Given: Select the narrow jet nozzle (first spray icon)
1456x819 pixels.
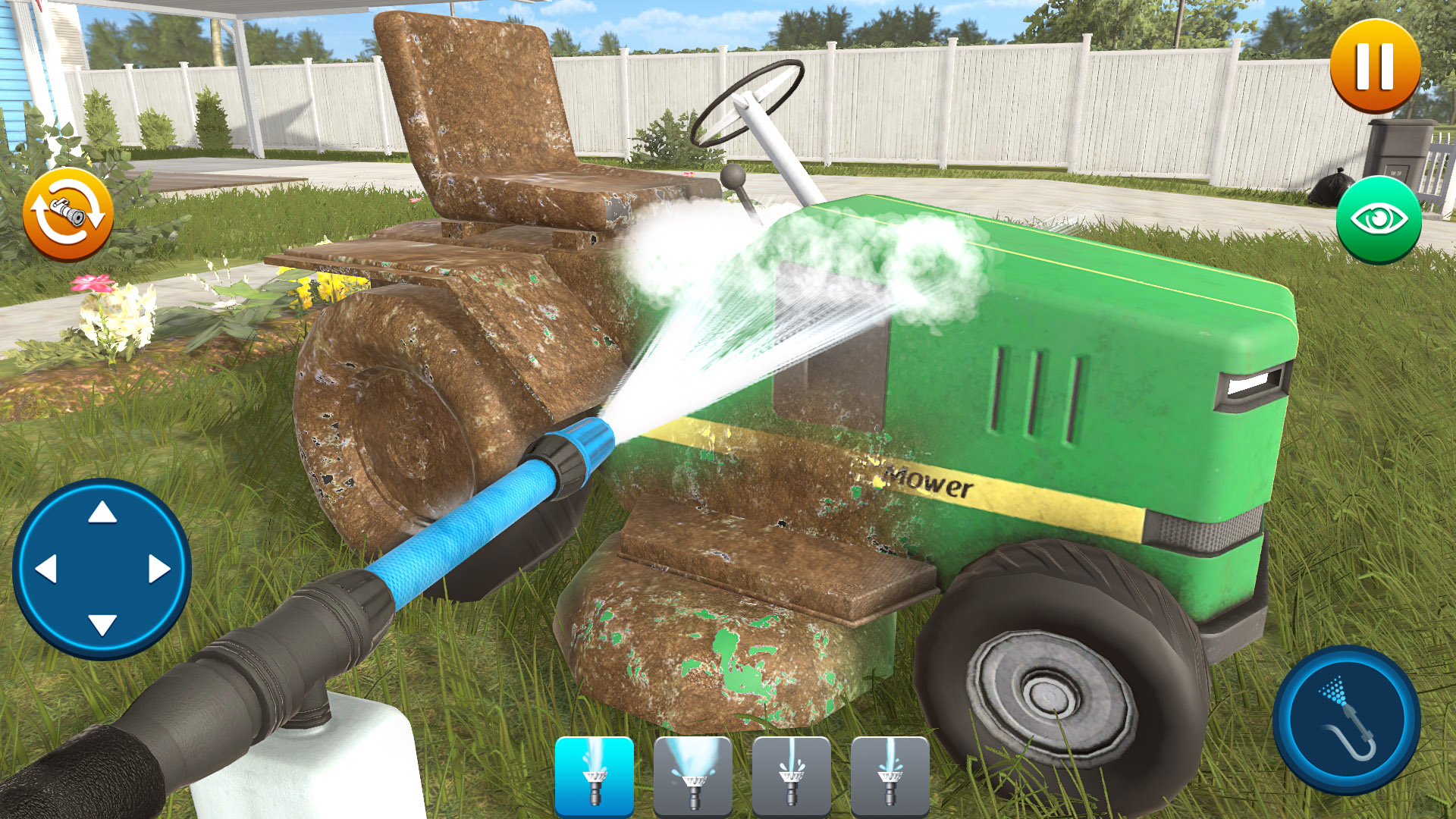Looking at the screenshot, I should click(x=594, y=775).
